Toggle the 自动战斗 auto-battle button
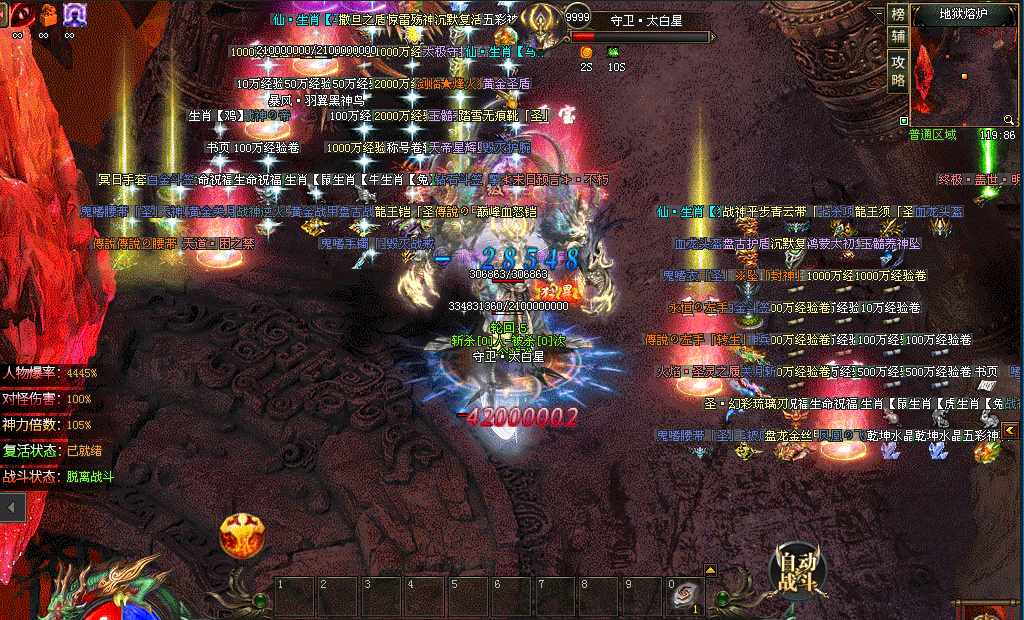Screen dimensions: 1024x620 [x=799, y=570]
